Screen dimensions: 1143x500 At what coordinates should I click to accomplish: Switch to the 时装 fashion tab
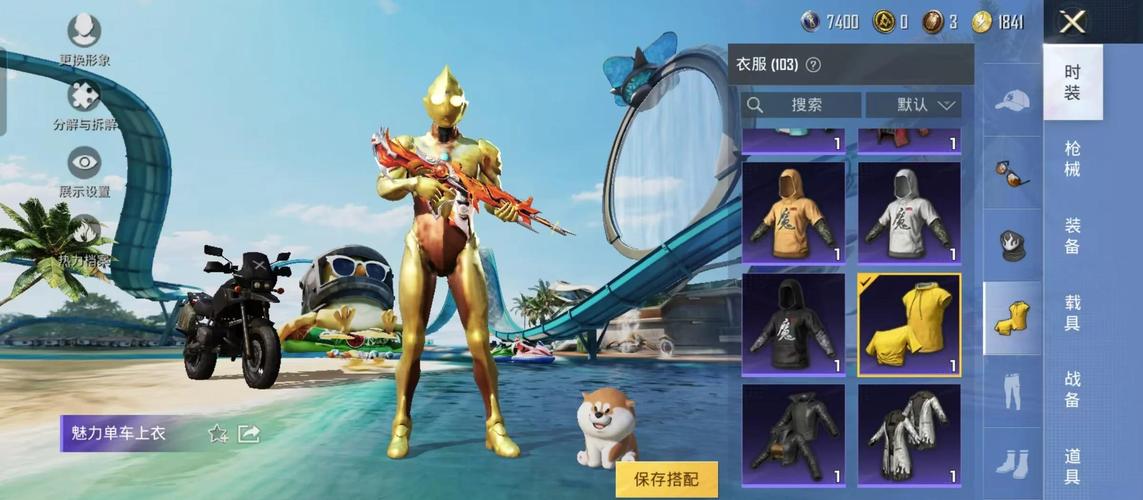(1072, 81)
